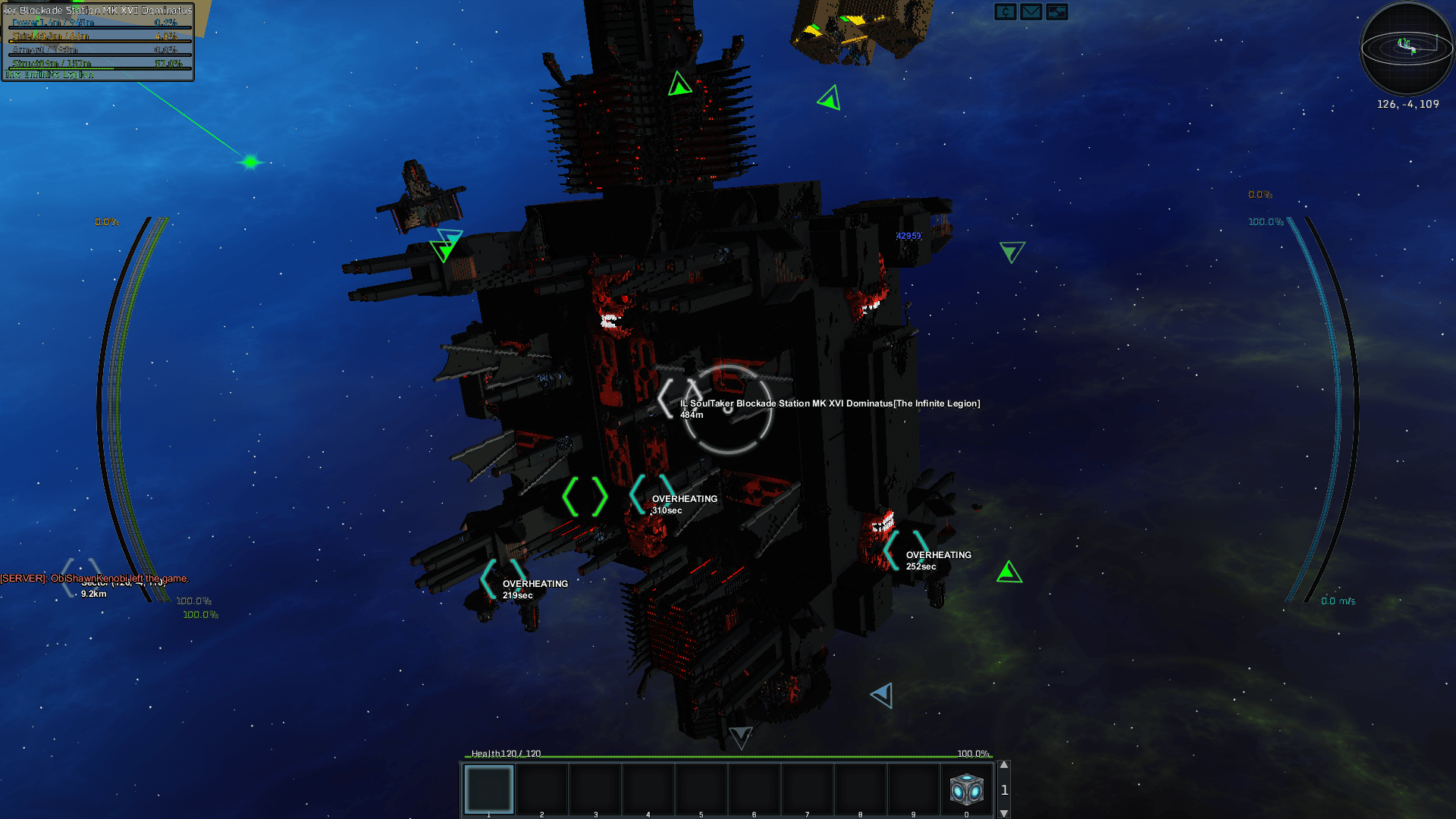The height and width of the screenshot is (819, 1456).
Task: Target the overheating entity at 219sec
Action: [x=503, y=579]
